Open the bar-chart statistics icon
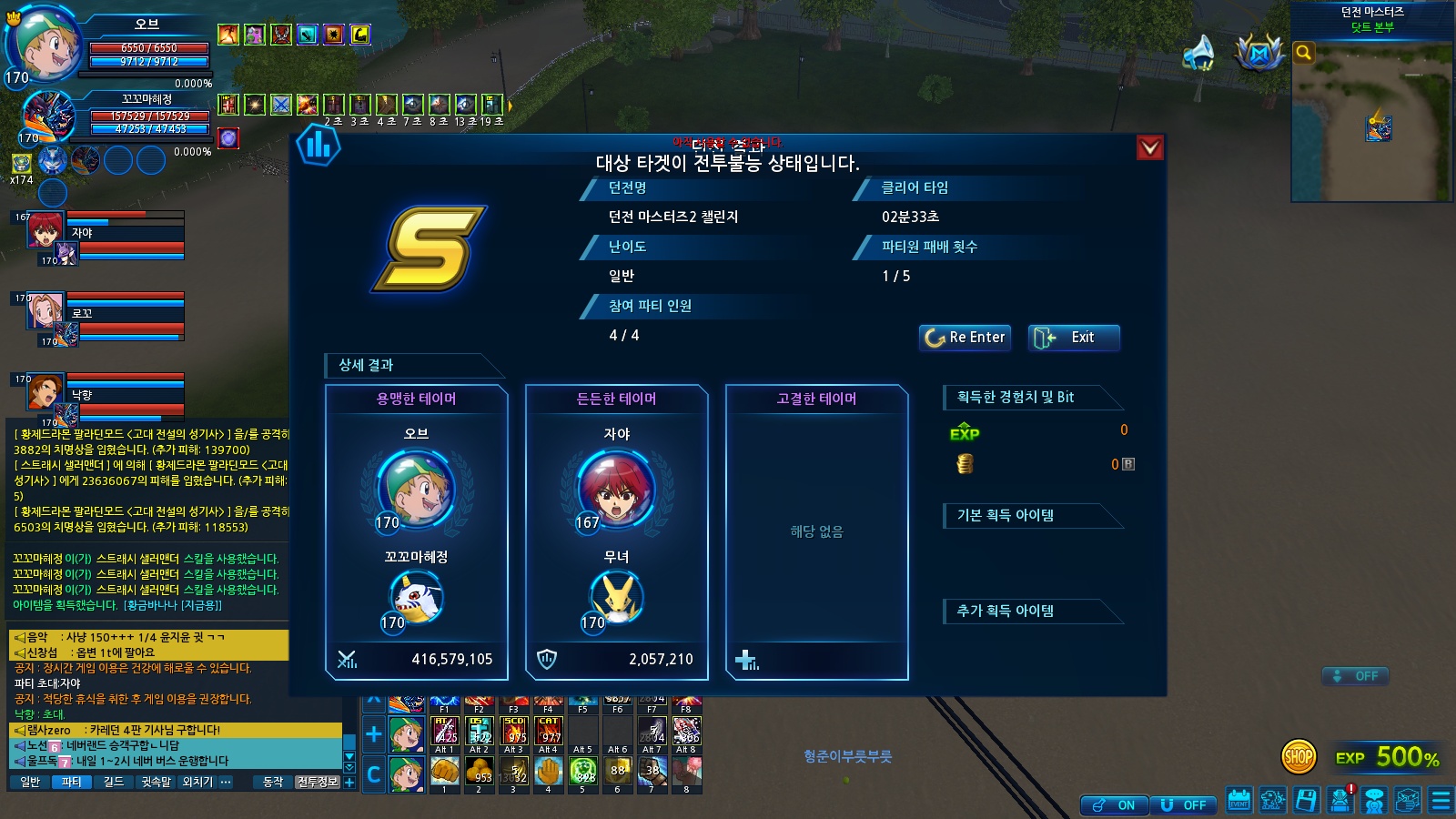This screenshot has height=819, width=1456. point(318,146)
